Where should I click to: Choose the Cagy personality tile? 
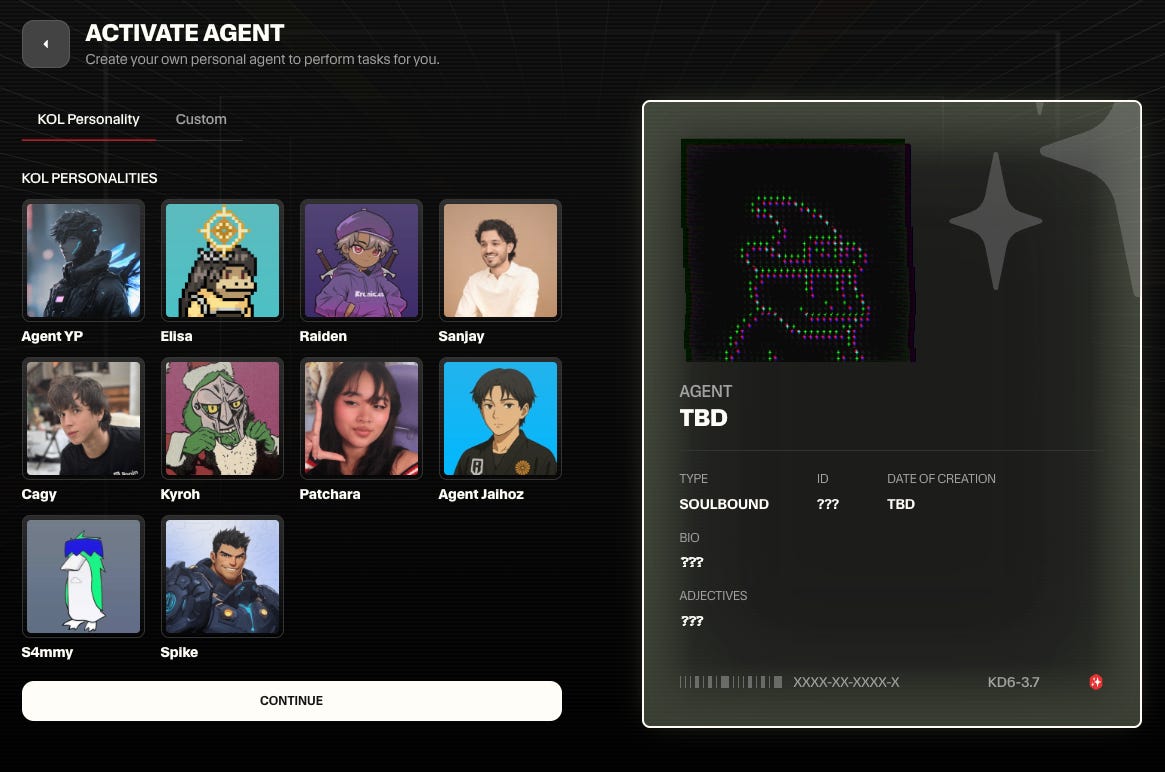tap(83, 418)
